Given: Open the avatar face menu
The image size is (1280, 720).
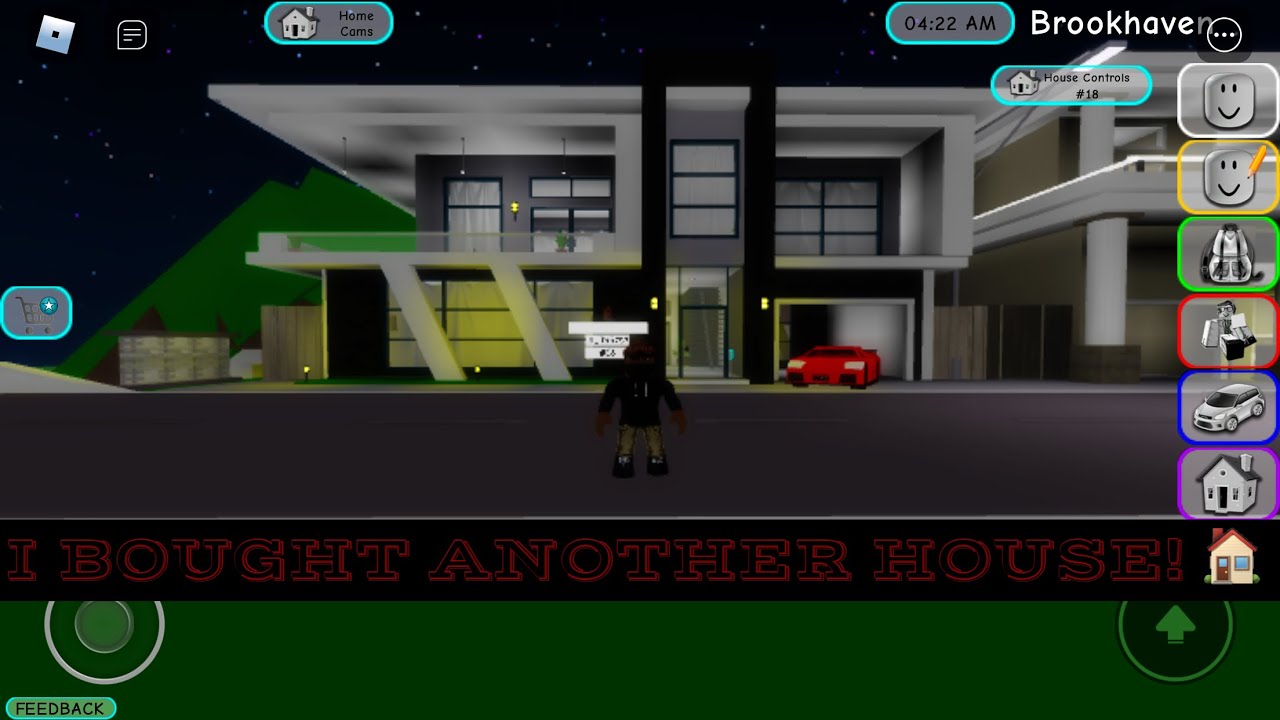Looking at the screenshot, I should (x=1228, y=100).
